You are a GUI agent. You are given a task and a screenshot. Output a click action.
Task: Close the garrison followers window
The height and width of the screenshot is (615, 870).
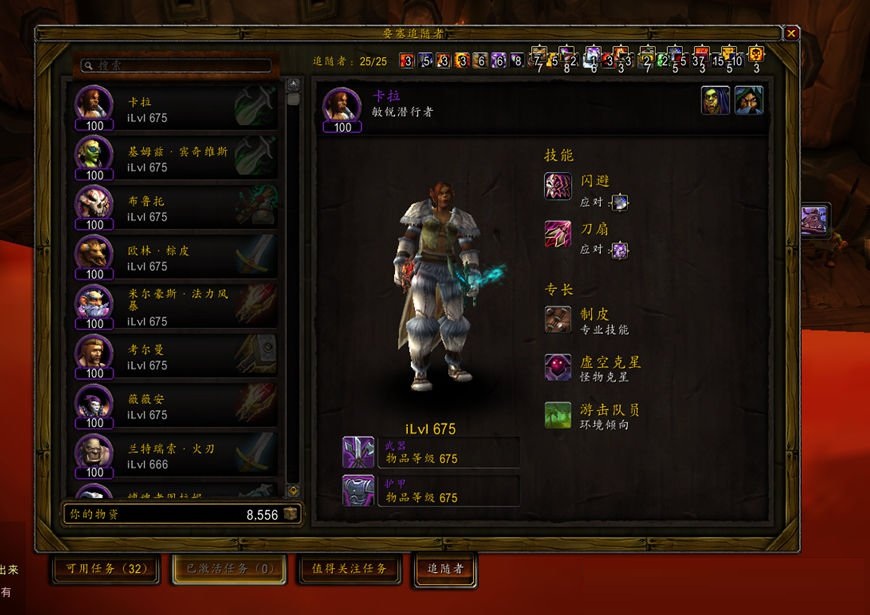[791, 33]
